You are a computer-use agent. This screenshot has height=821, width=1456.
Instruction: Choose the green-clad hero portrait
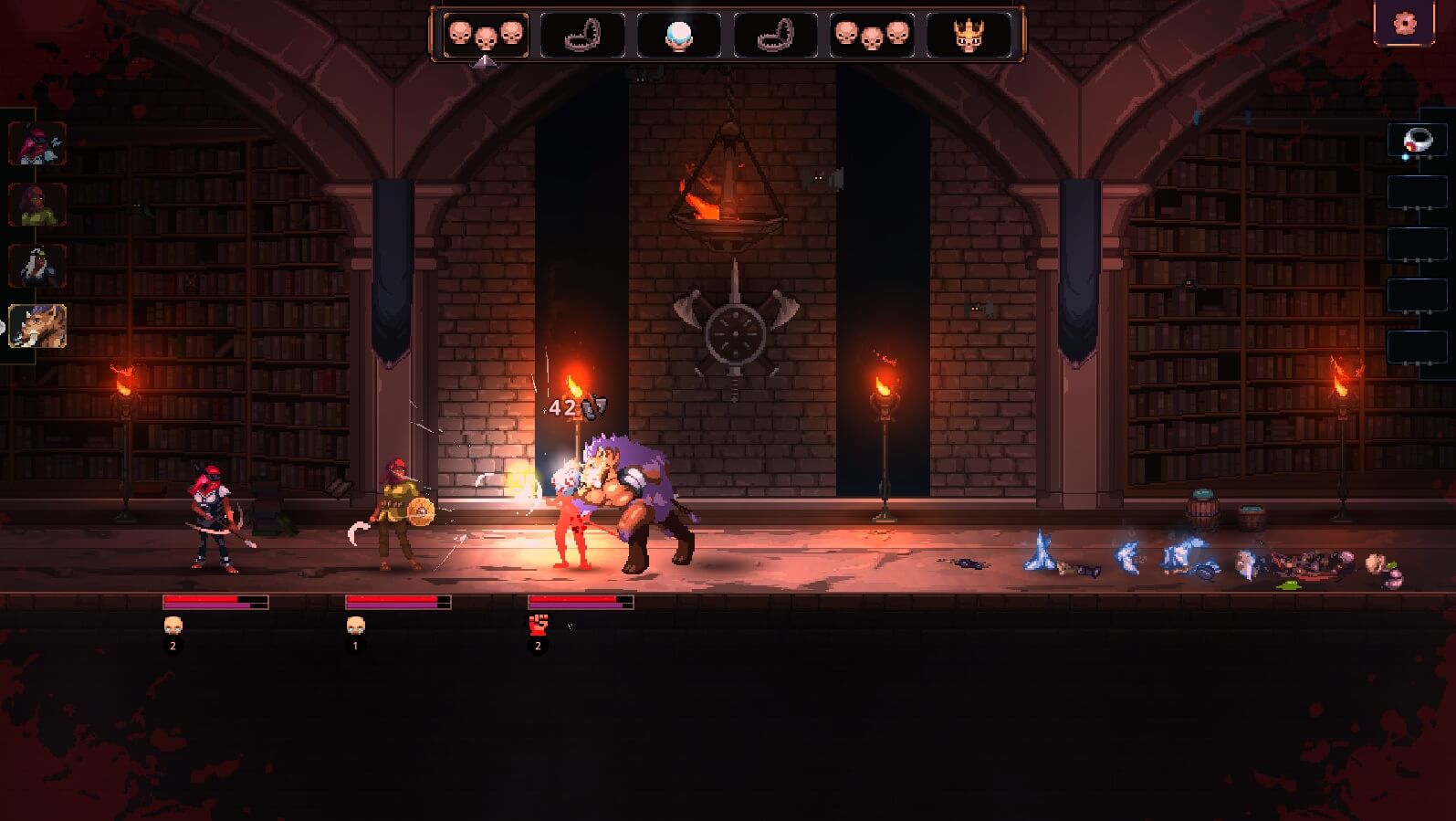pos(37,204)
